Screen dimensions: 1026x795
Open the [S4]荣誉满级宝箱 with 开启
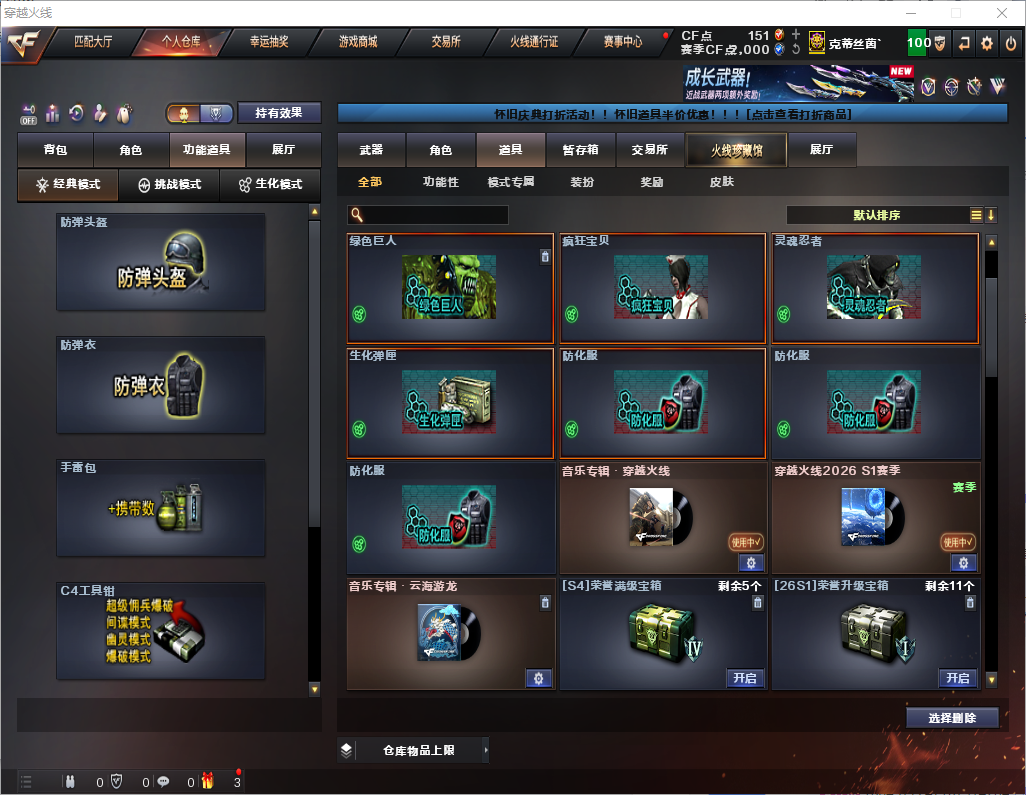click(x=744, y=678)
